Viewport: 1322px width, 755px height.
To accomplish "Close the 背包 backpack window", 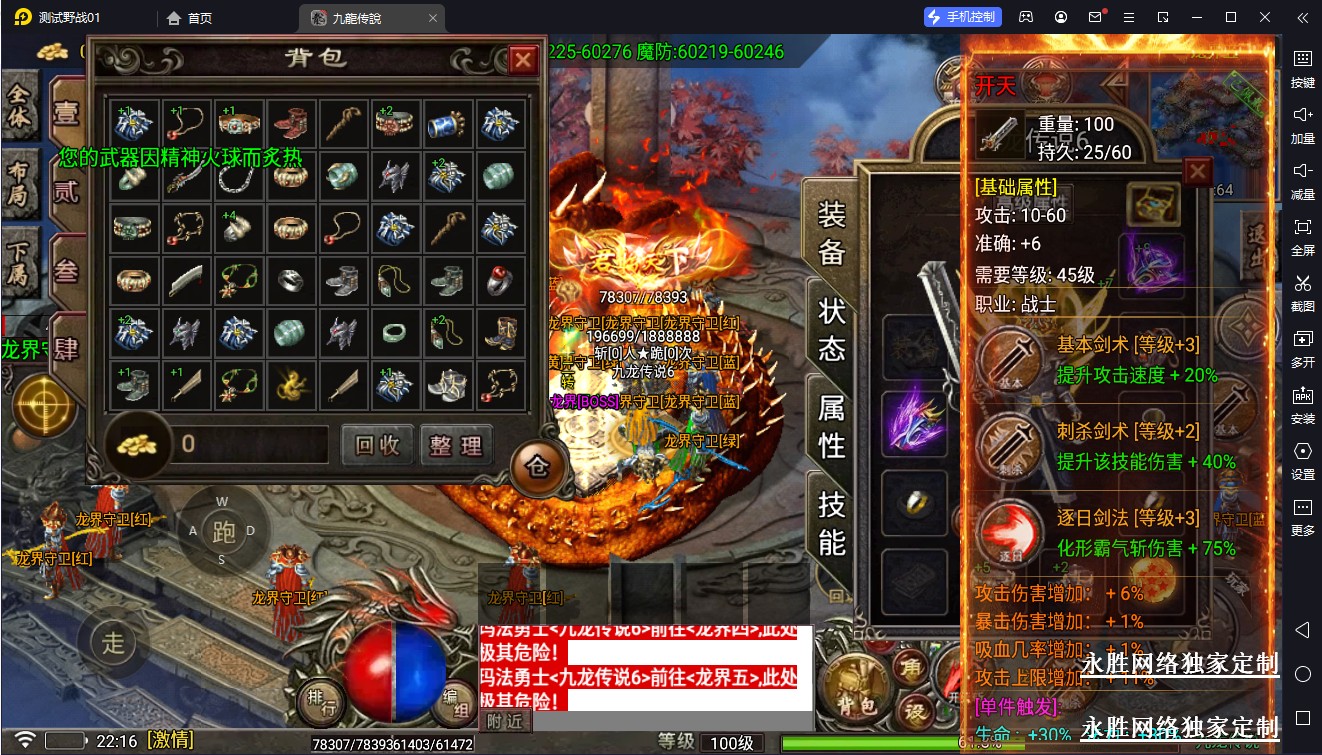I will point(522,61).
